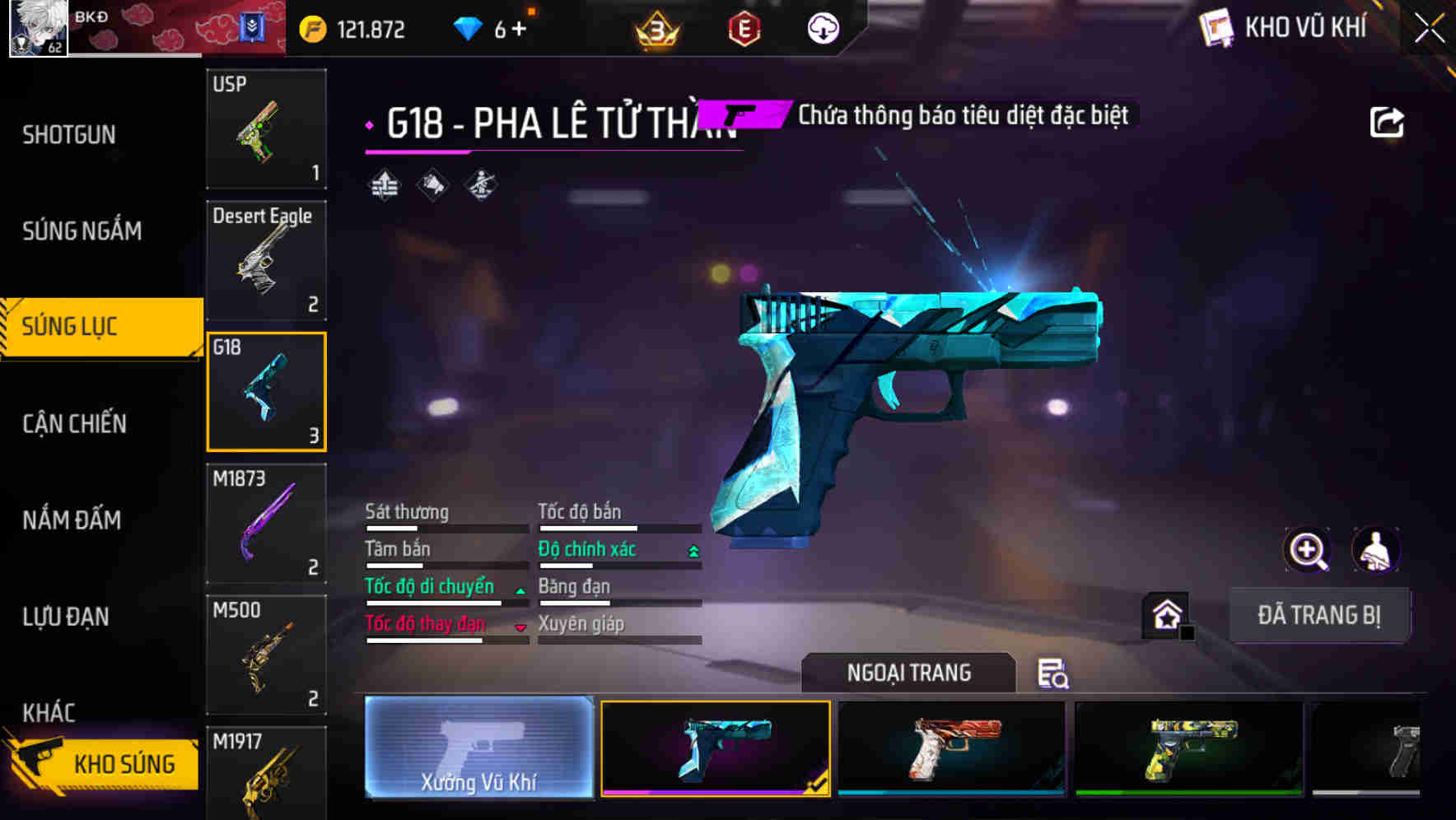Open the Shotgun weapon category
The height and width of the screenshot is (820, 1456).
coord(70,133)
